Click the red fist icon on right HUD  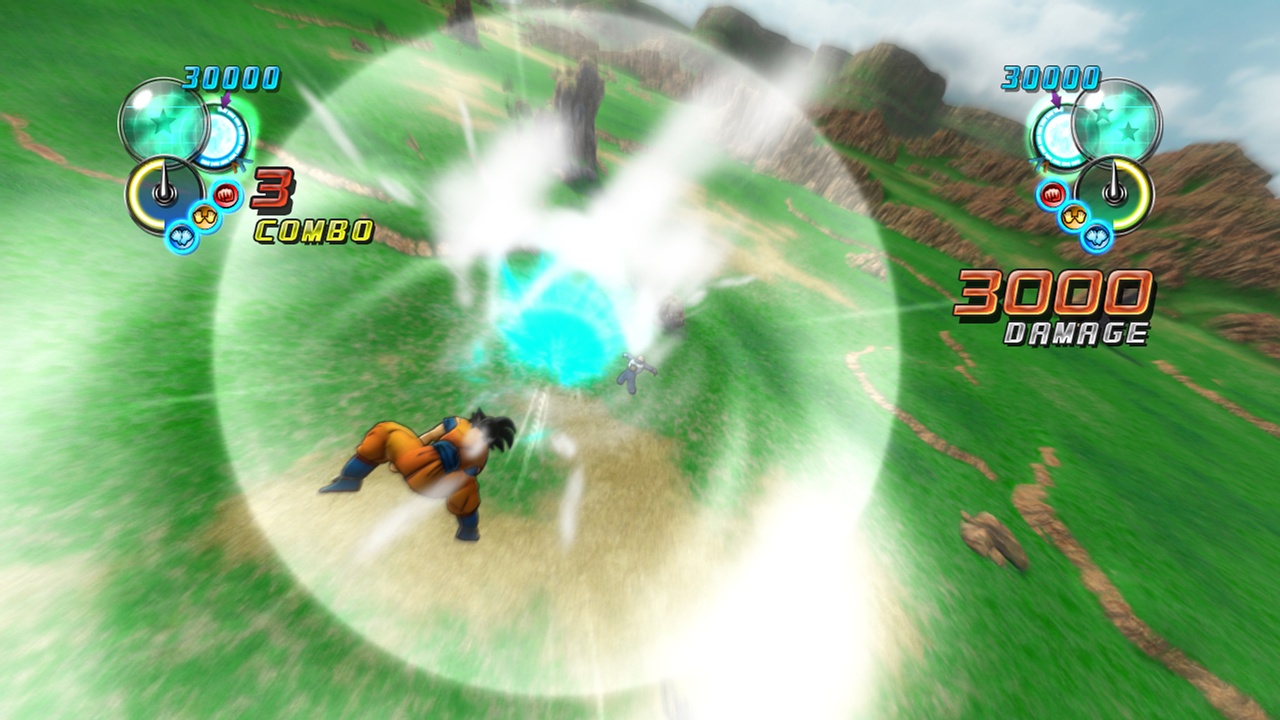[1052, 194]
